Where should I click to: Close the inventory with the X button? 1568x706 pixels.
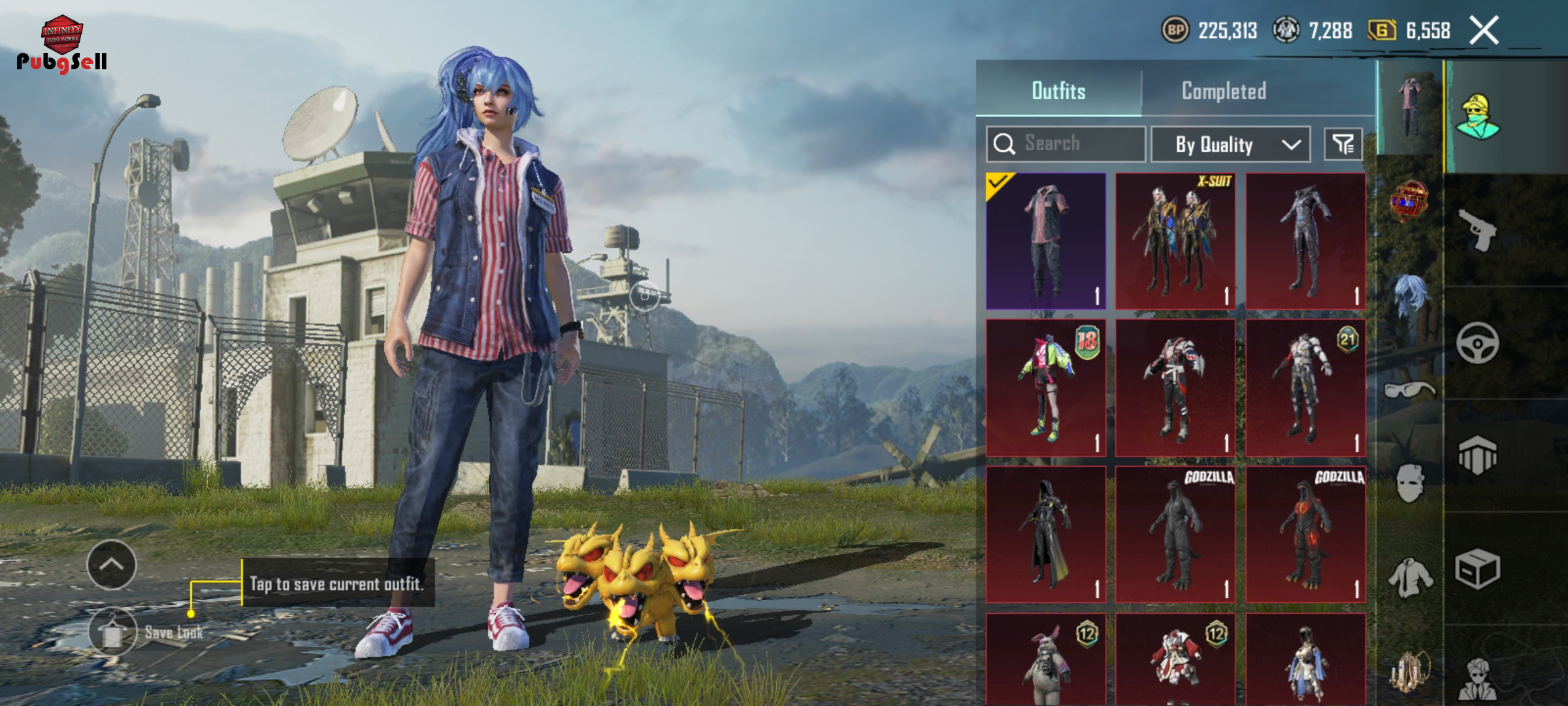point(1484,31)
